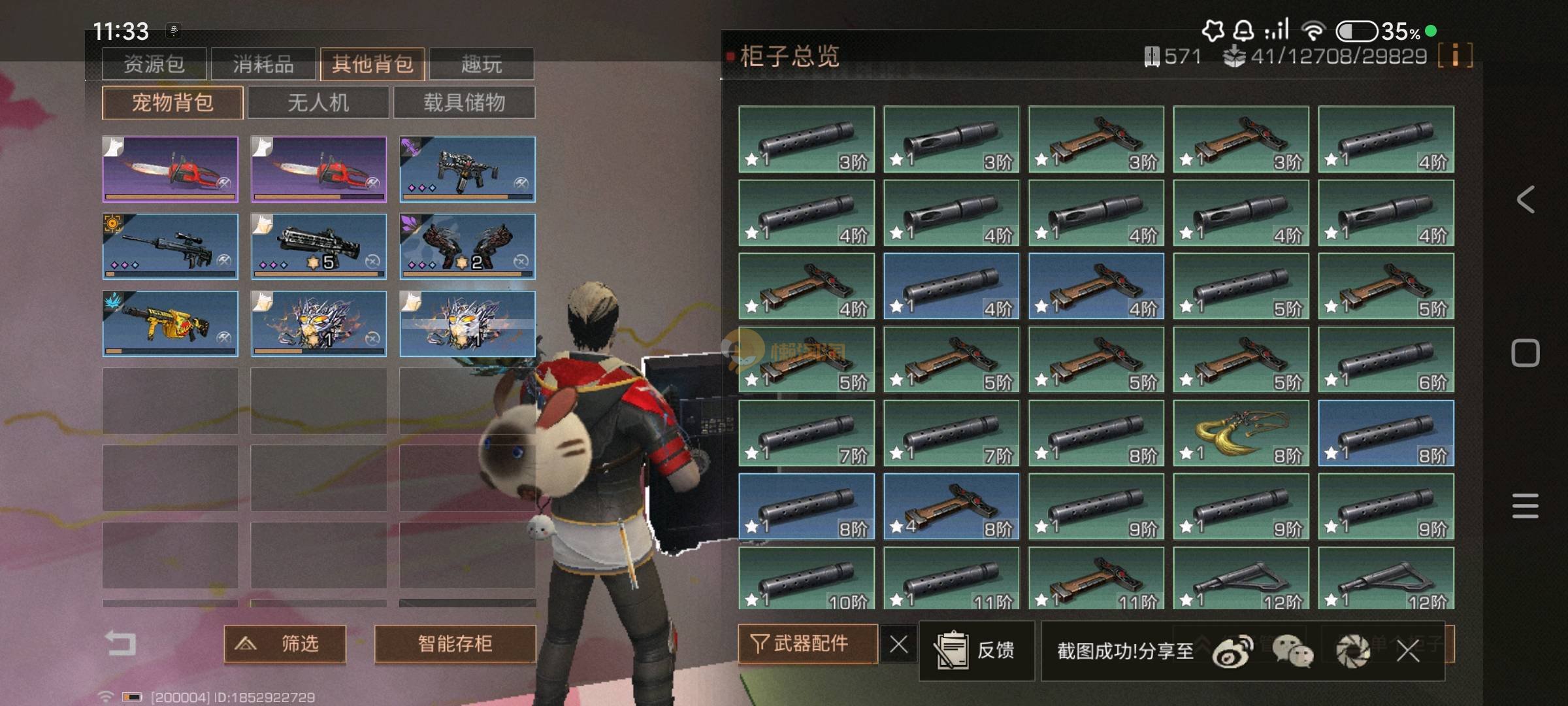Screen dimensions: 1568x706
Task: Select the yellow tiger-pattern gun slot
Action: (170, 324)
